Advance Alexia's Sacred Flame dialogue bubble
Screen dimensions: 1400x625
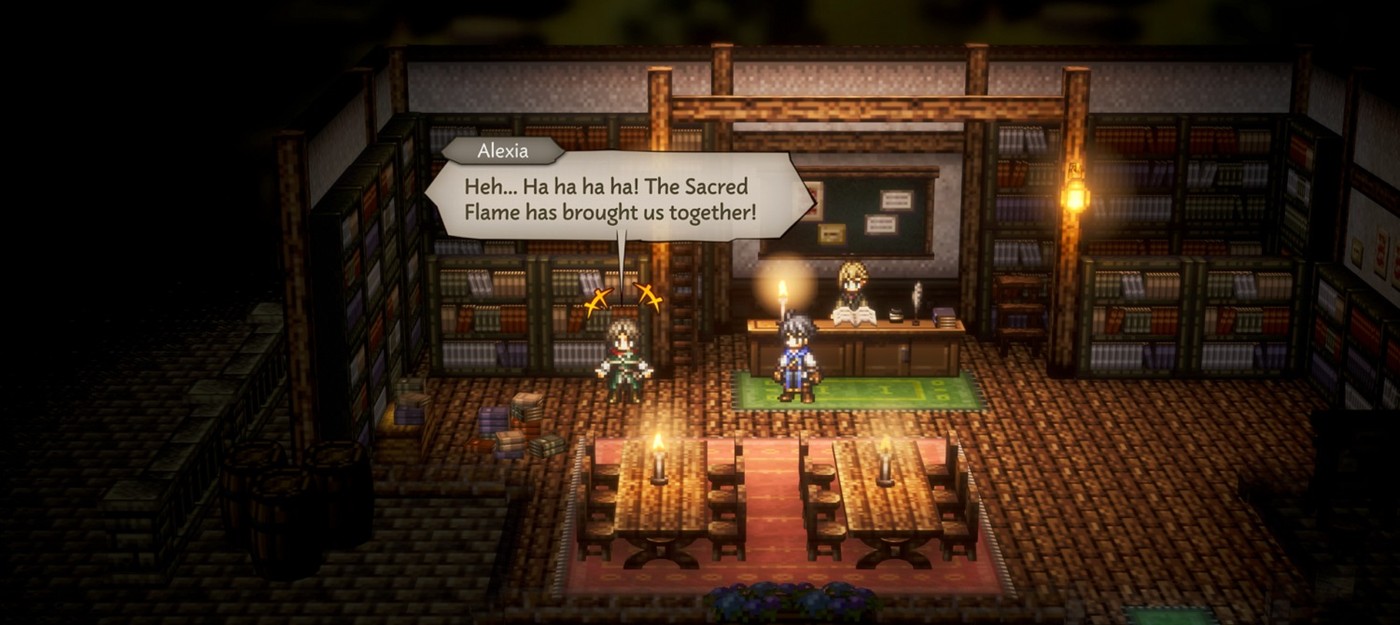618,200
